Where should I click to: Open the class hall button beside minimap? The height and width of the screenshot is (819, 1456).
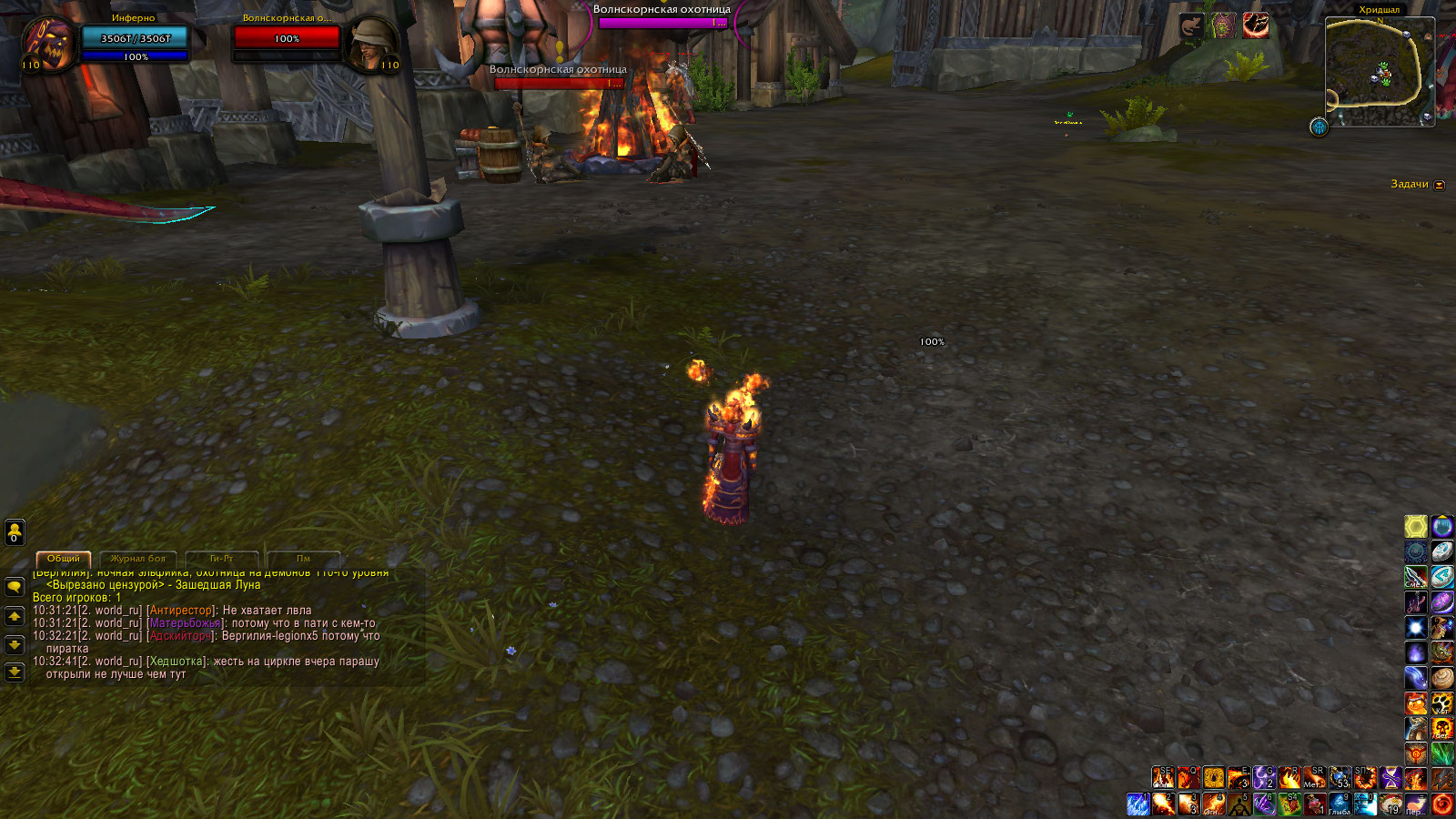pyautogui.click(x=1319, y=126)
